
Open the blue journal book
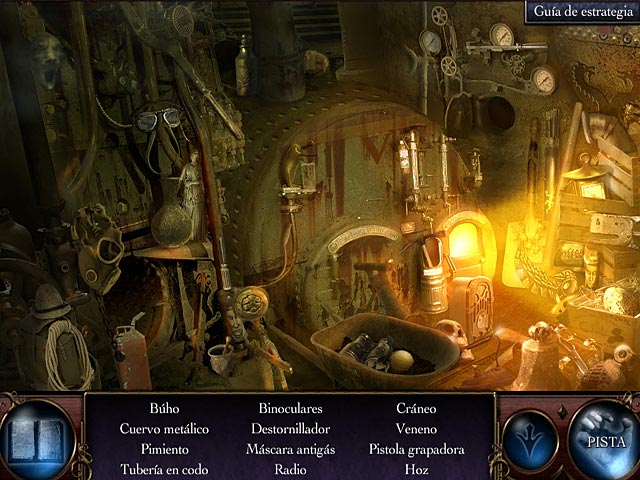pyautogui.click(x=37, y=439)
